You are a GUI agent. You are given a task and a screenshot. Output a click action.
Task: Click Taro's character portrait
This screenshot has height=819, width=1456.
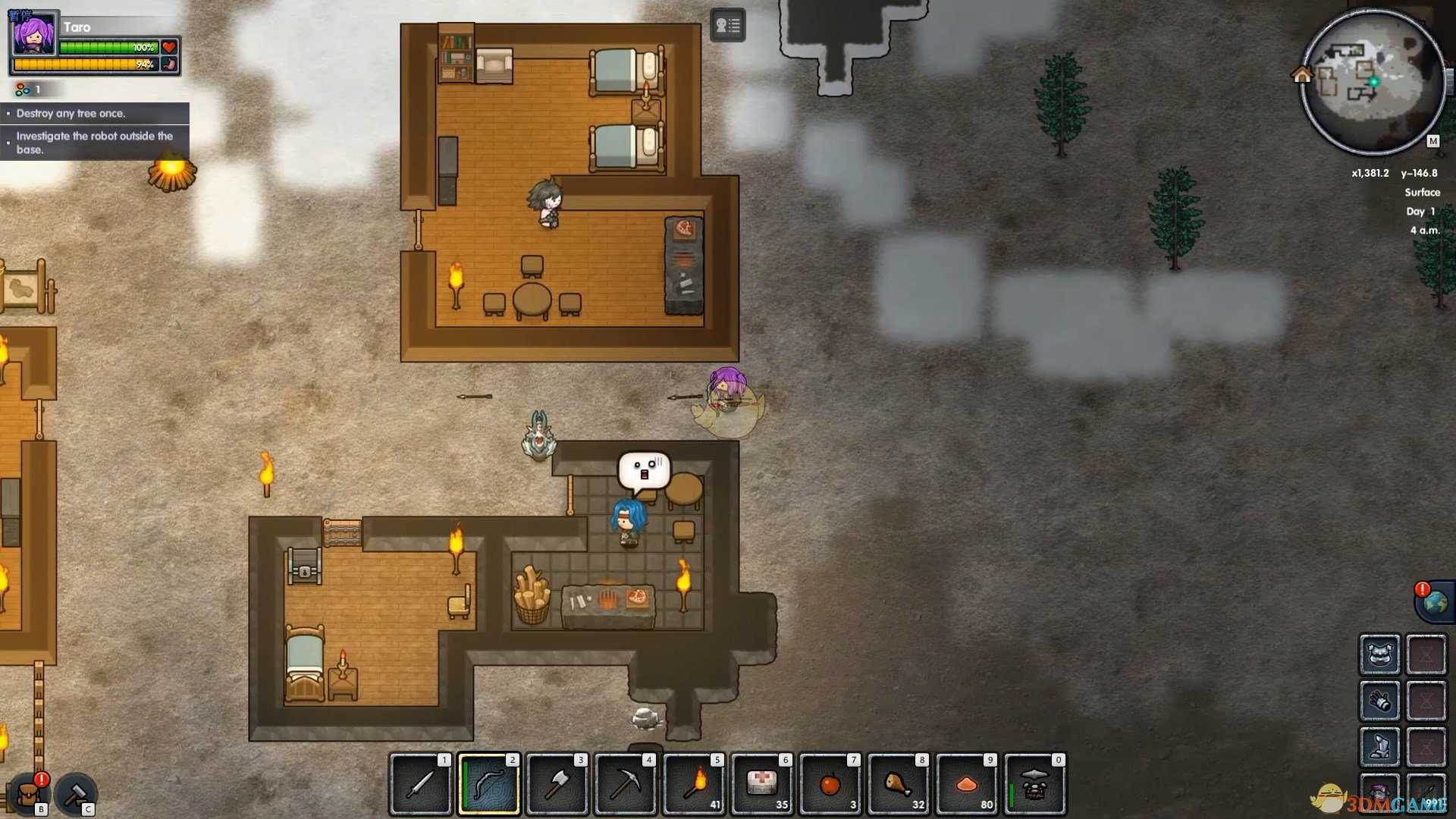point(34,35)
